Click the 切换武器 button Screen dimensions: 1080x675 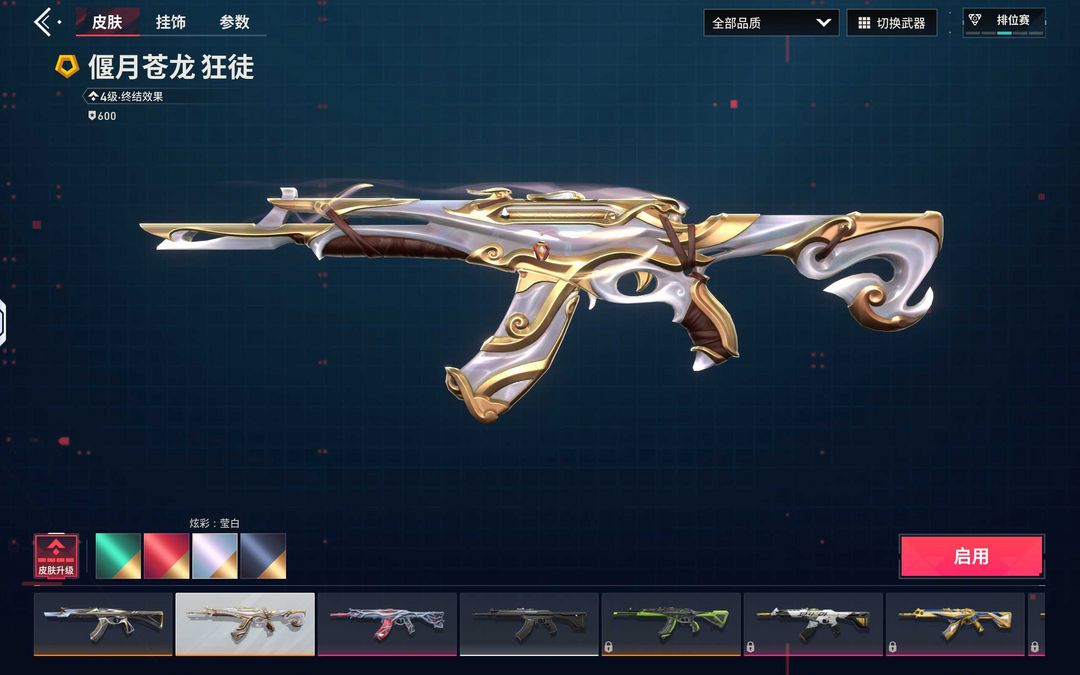(892, 23)
